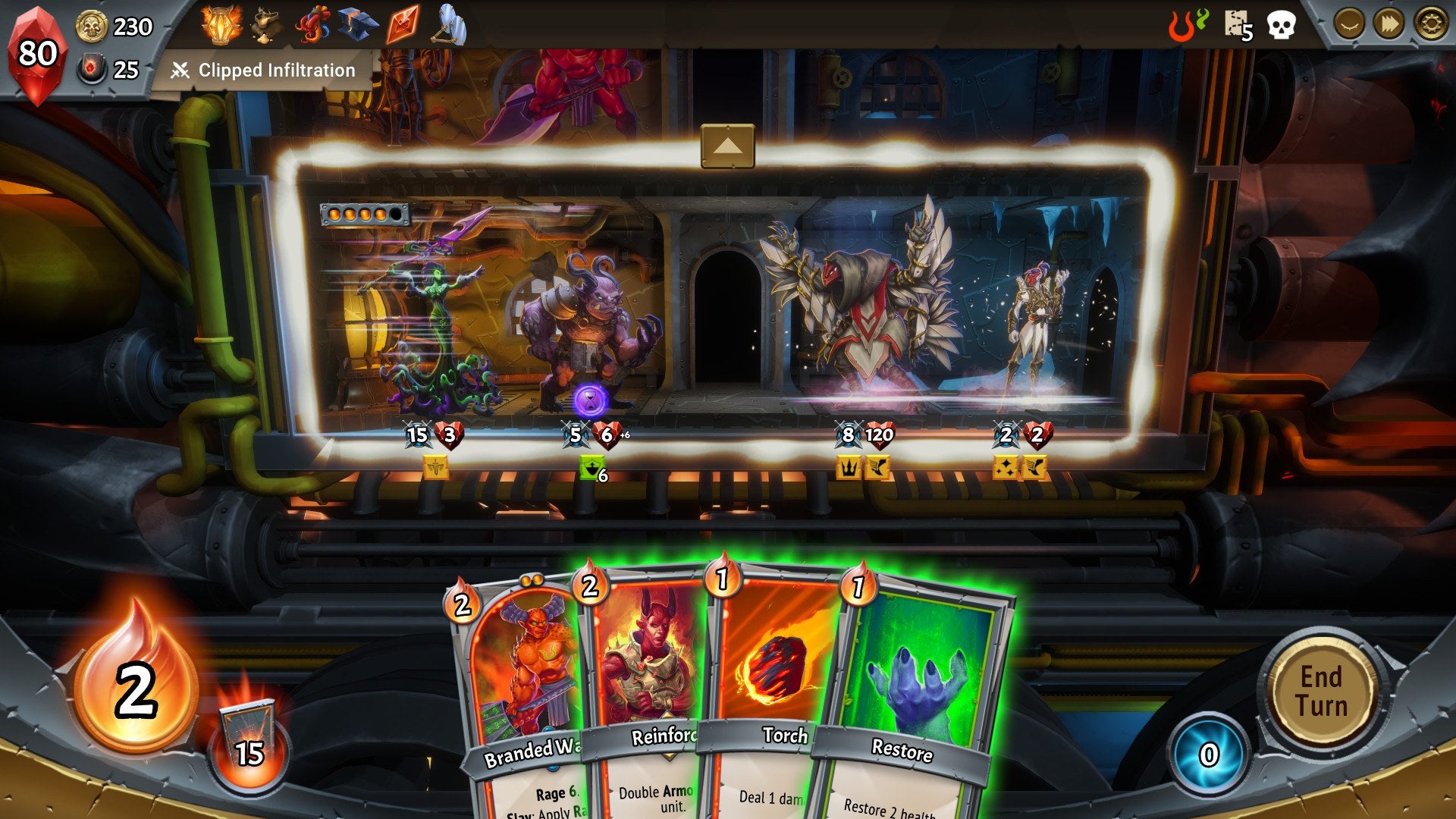Image resolution: width=1456 pixels, height=819 pixels.
Task: Inspect the spectacles artifact in the toolbar
Action: pyautogui.click(x=449, y=24)
